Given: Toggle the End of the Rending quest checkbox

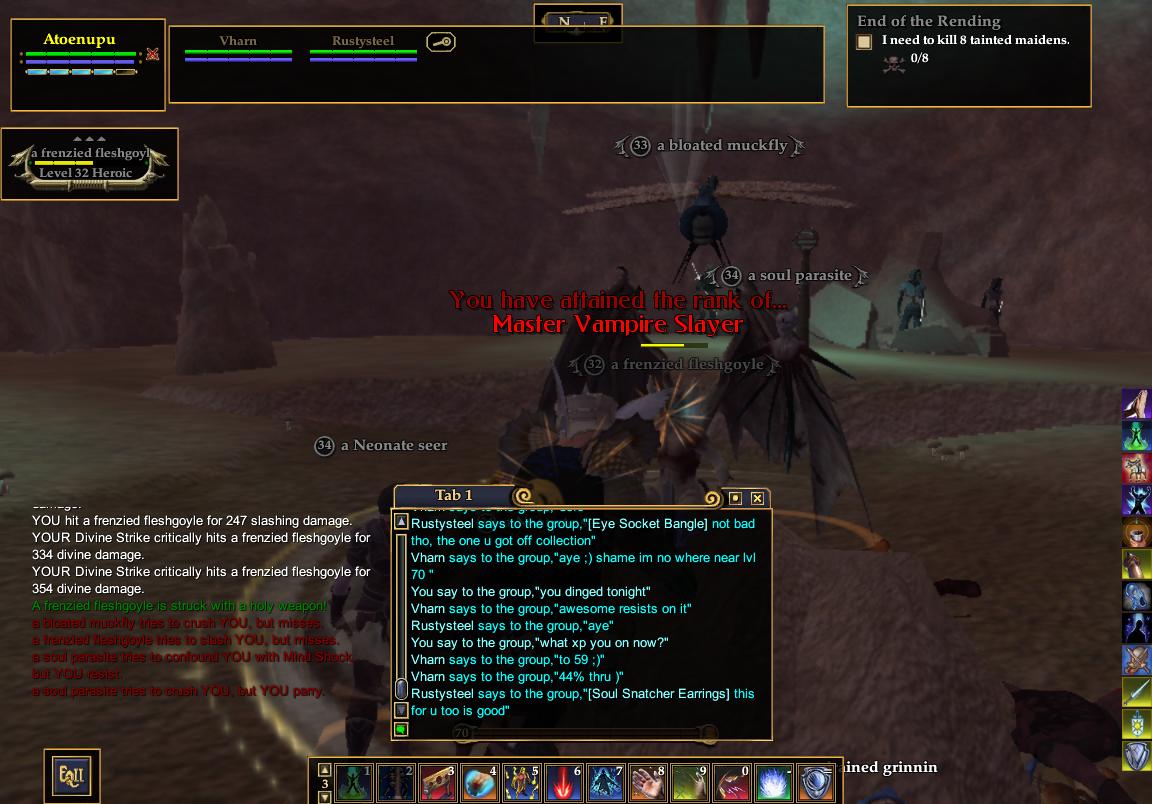Looking at the screenshot, I should coord(864,42).
